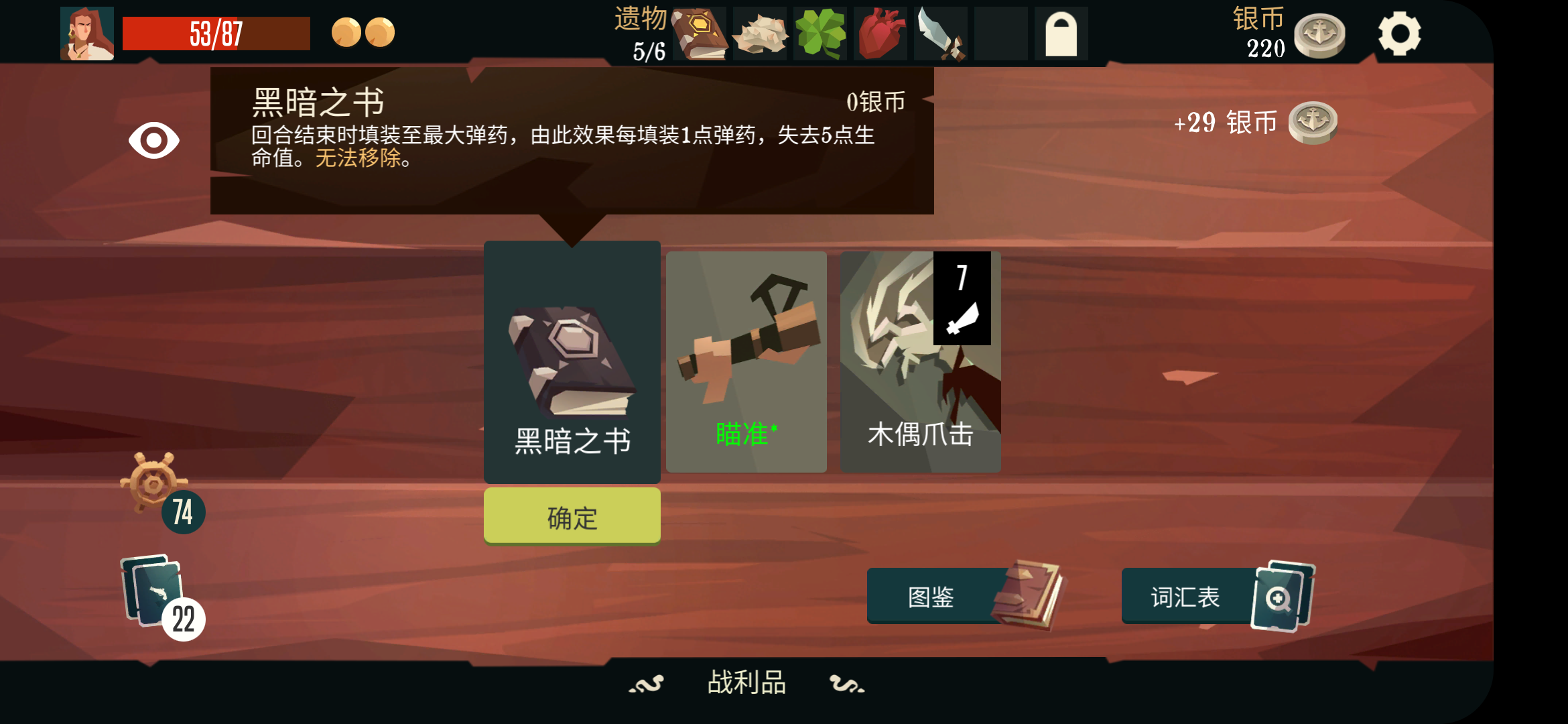Check the paper map relic icon
Image resolution: width=1568 pixels, height=724 pixels.
click(760, 34)
